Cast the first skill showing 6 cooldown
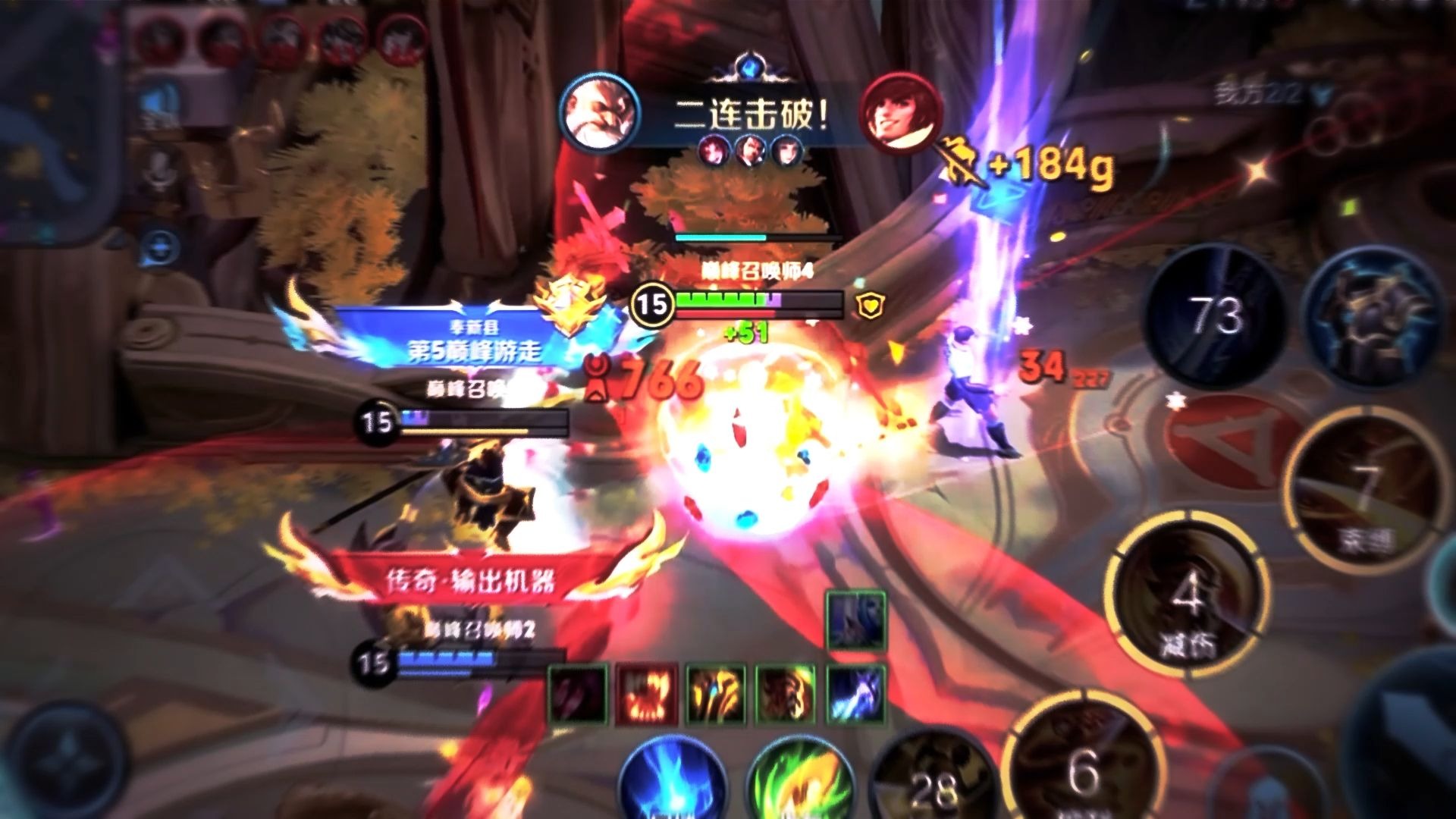 point(1084,766)
